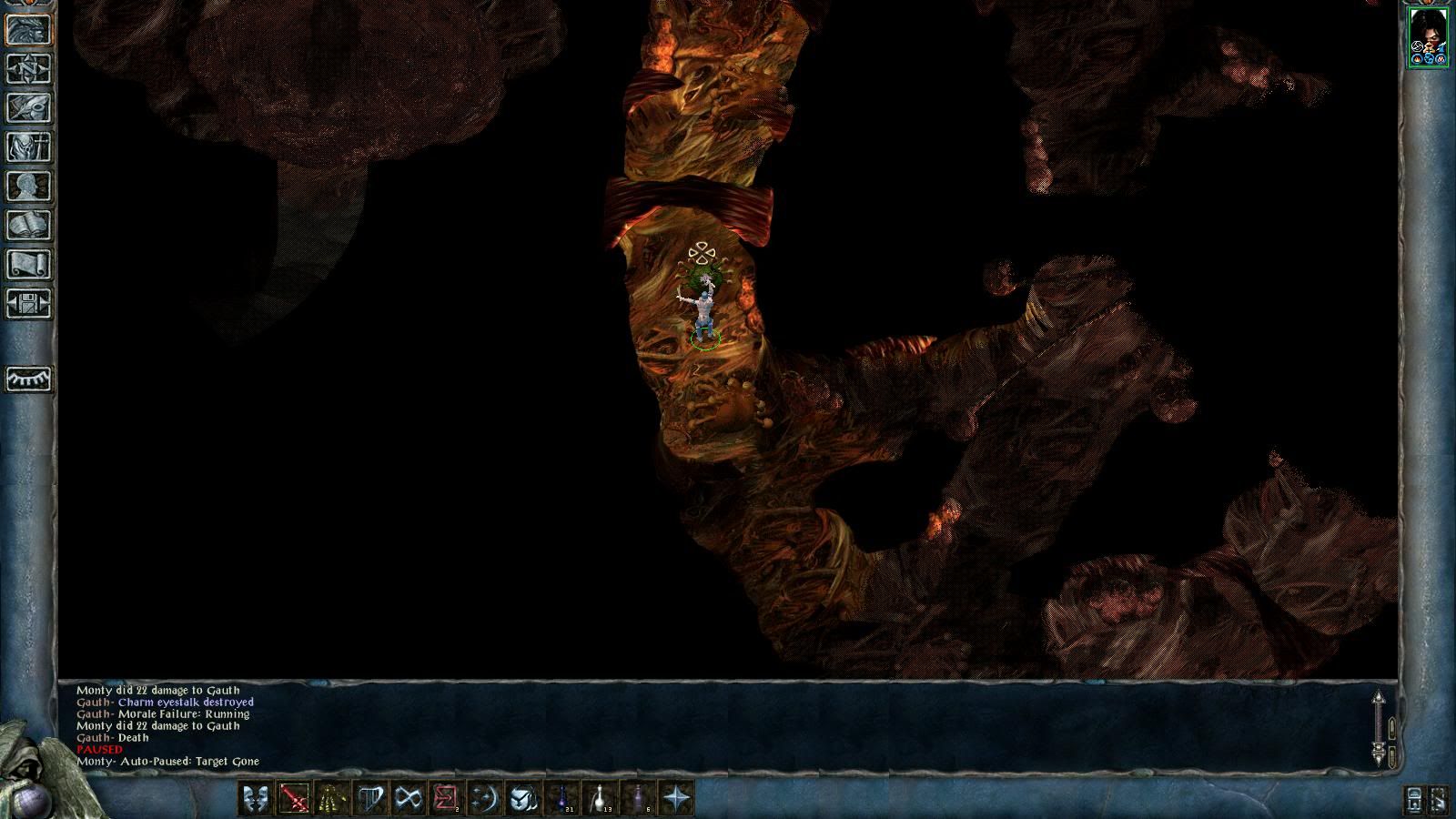Use the red rune quick spell slot

pos(447,799)
